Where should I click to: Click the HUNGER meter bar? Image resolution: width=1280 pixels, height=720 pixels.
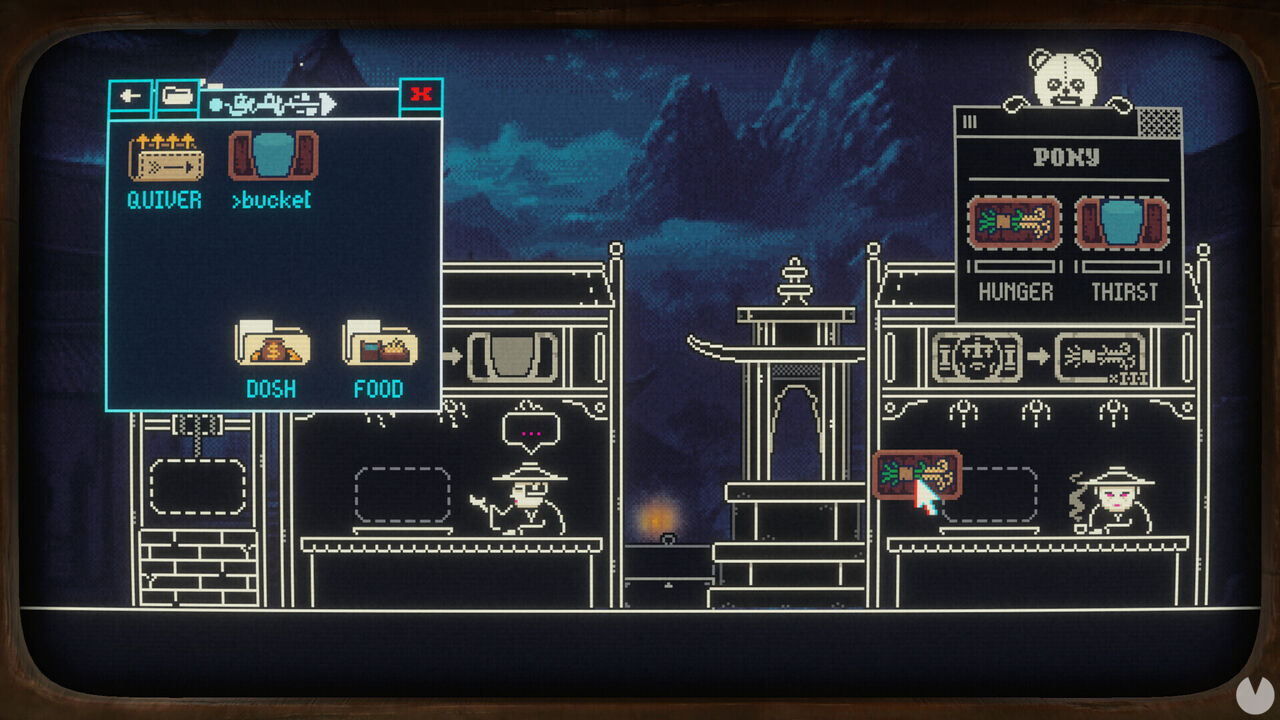1014,268
